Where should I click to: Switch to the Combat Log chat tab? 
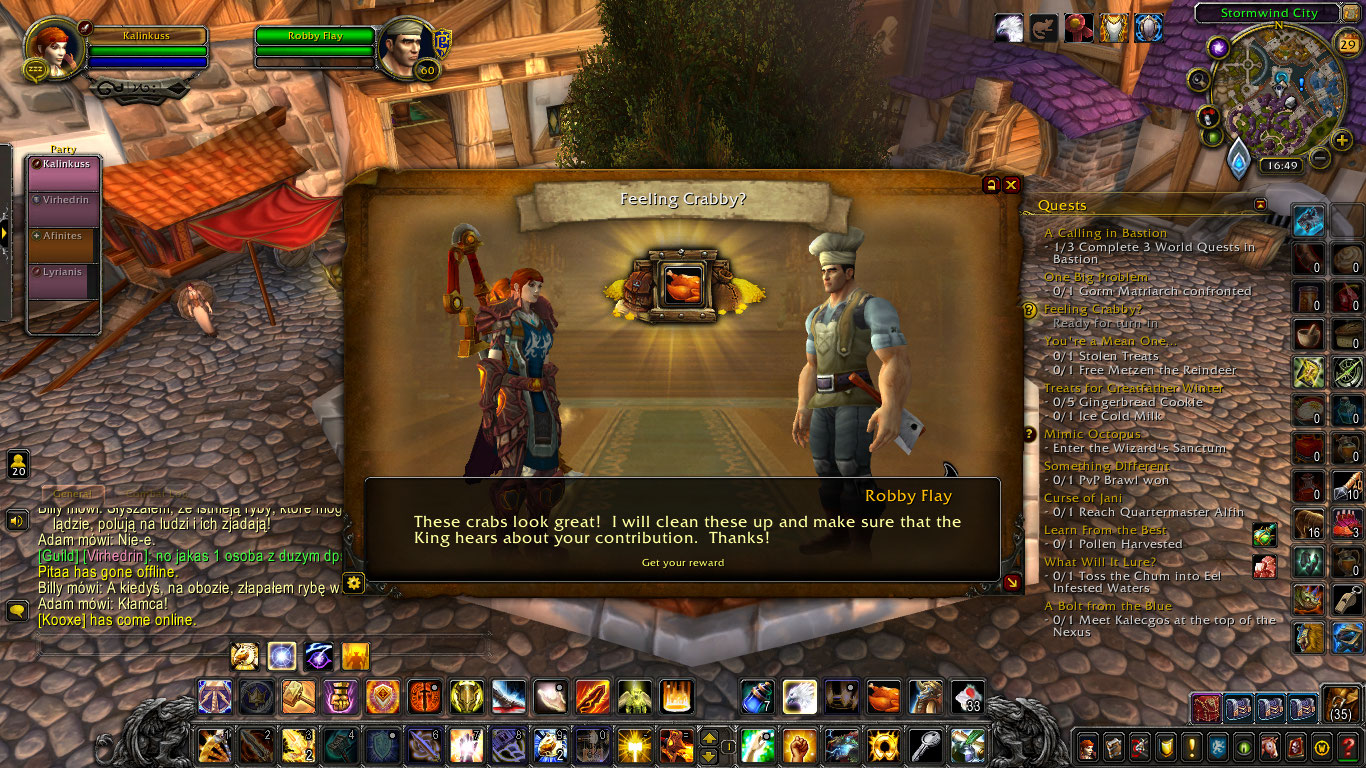157,493
